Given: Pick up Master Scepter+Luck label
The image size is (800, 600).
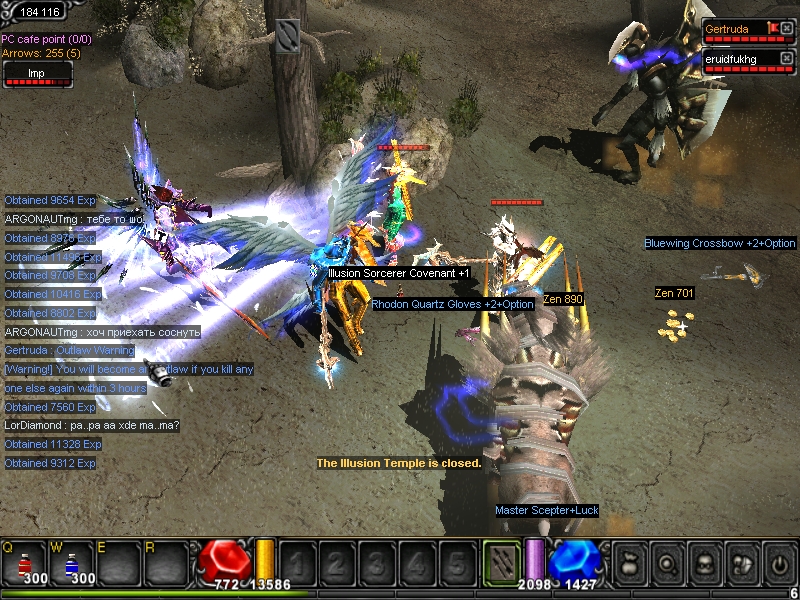Looking at the screenshot, I should click(x=546, y=511).
